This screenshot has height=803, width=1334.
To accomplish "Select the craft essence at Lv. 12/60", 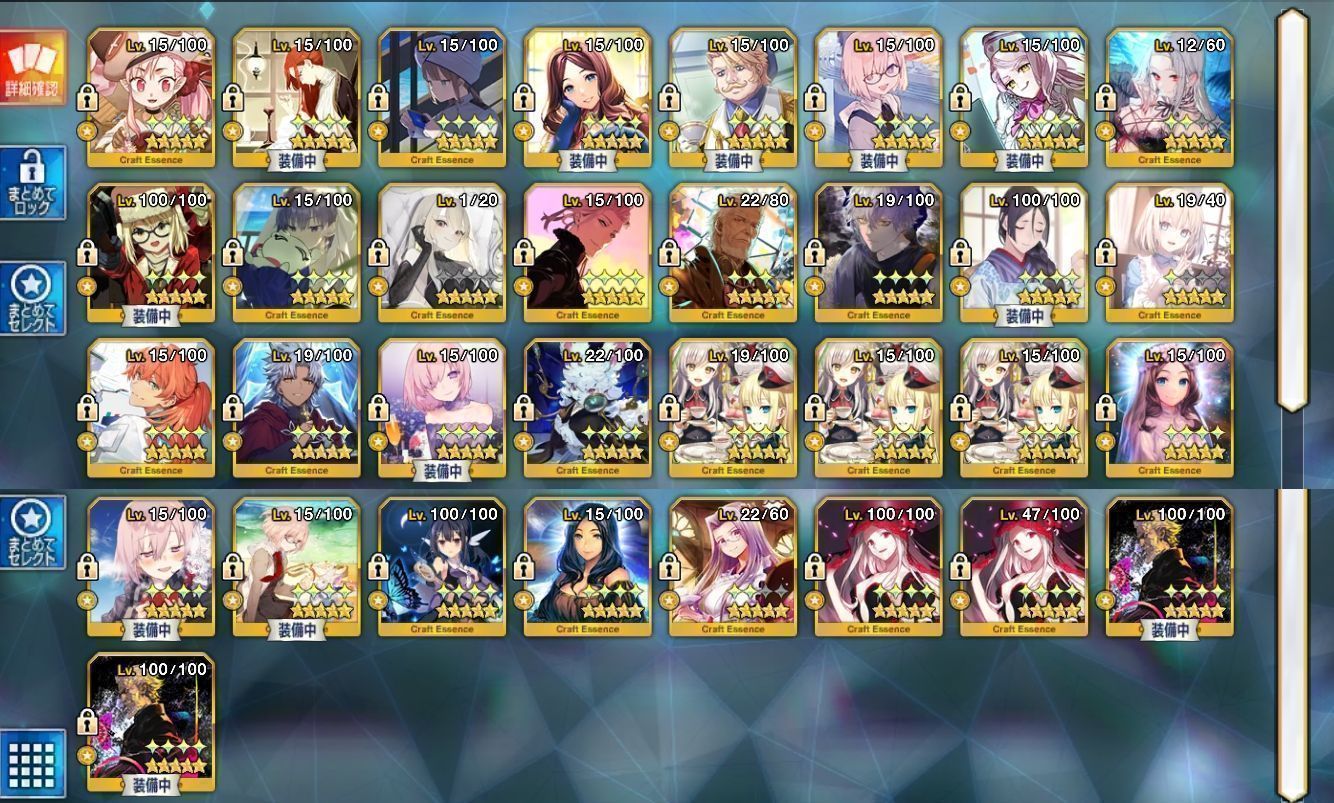I will coord(1169,97).
